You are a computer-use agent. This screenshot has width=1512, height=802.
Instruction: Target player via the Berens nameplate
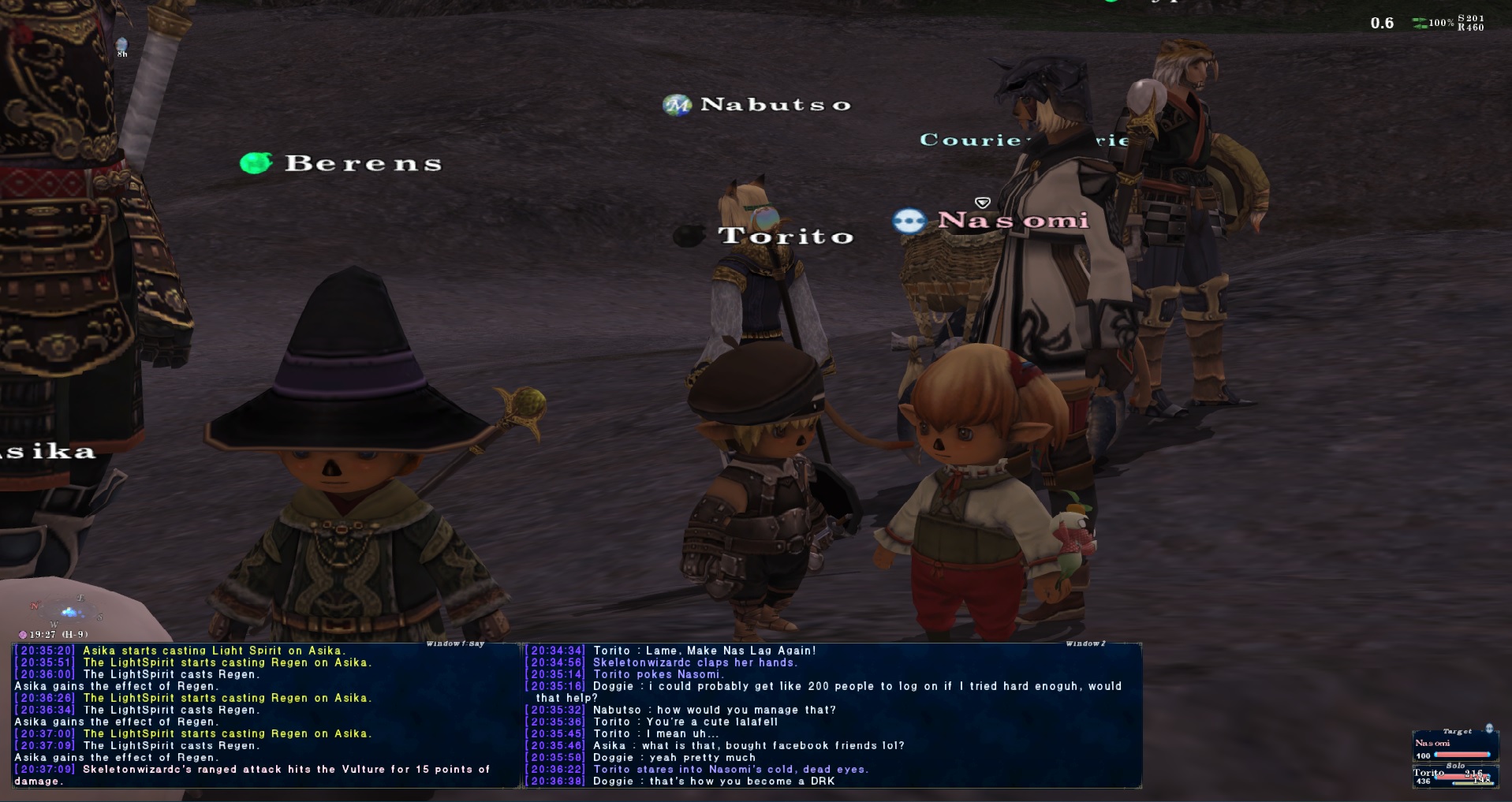click(362, 163)
